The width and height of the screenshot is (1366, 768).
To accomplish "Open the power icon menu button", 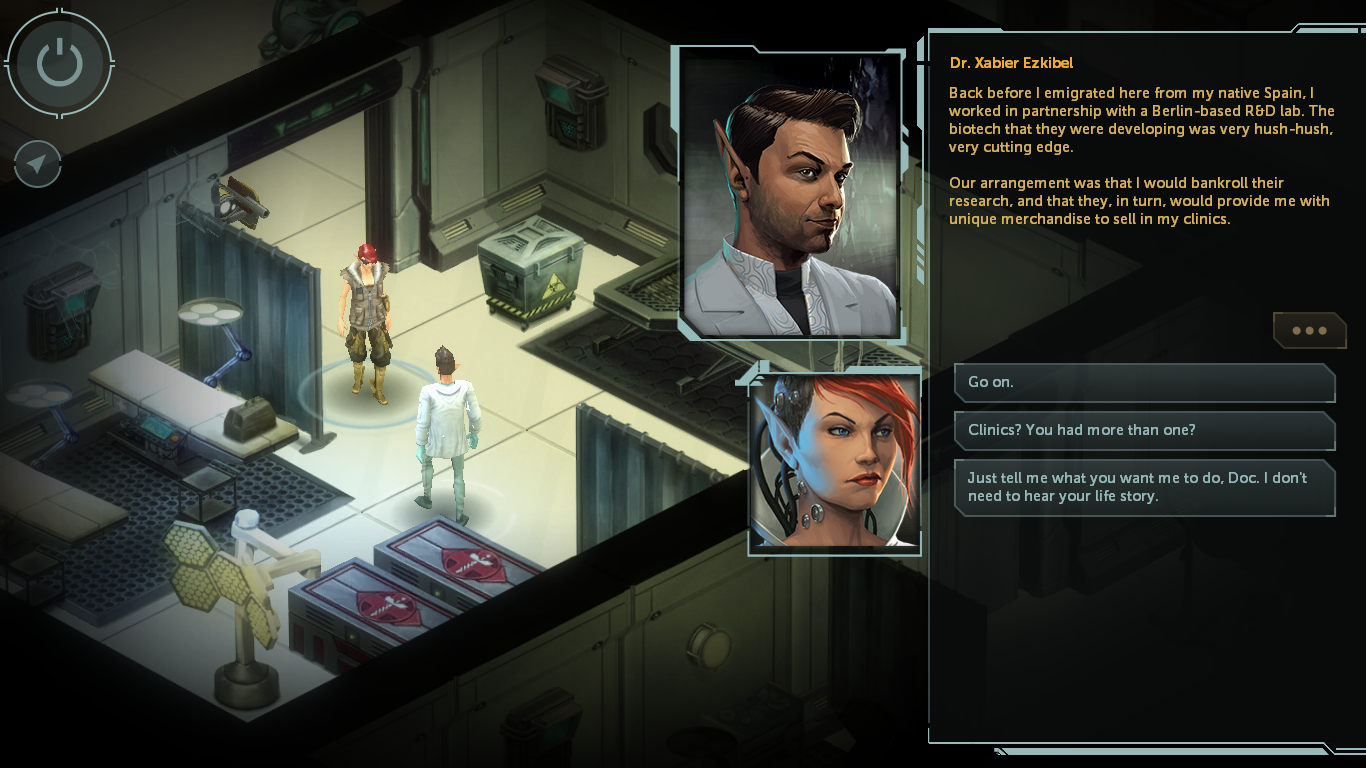I will [x=60, y=63].
